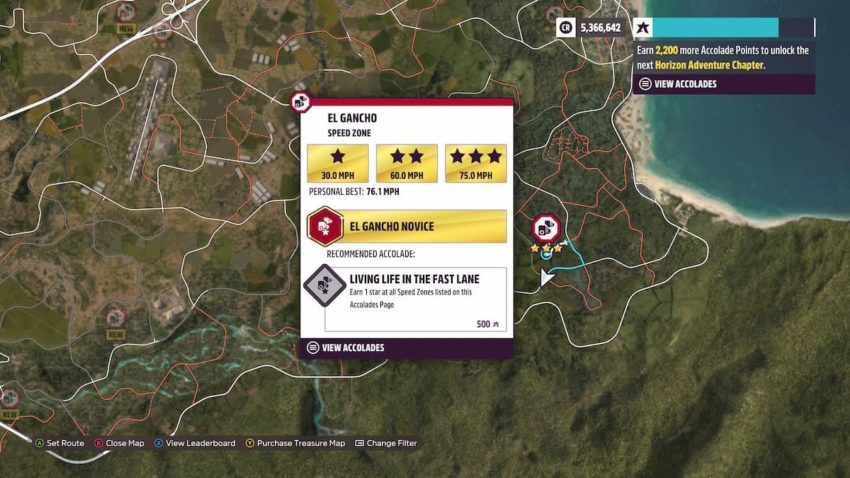The width and height of the screenshot is (850, 478).
Task: Select the three-star speed zone marker near the player arrow
Action: 546,228
